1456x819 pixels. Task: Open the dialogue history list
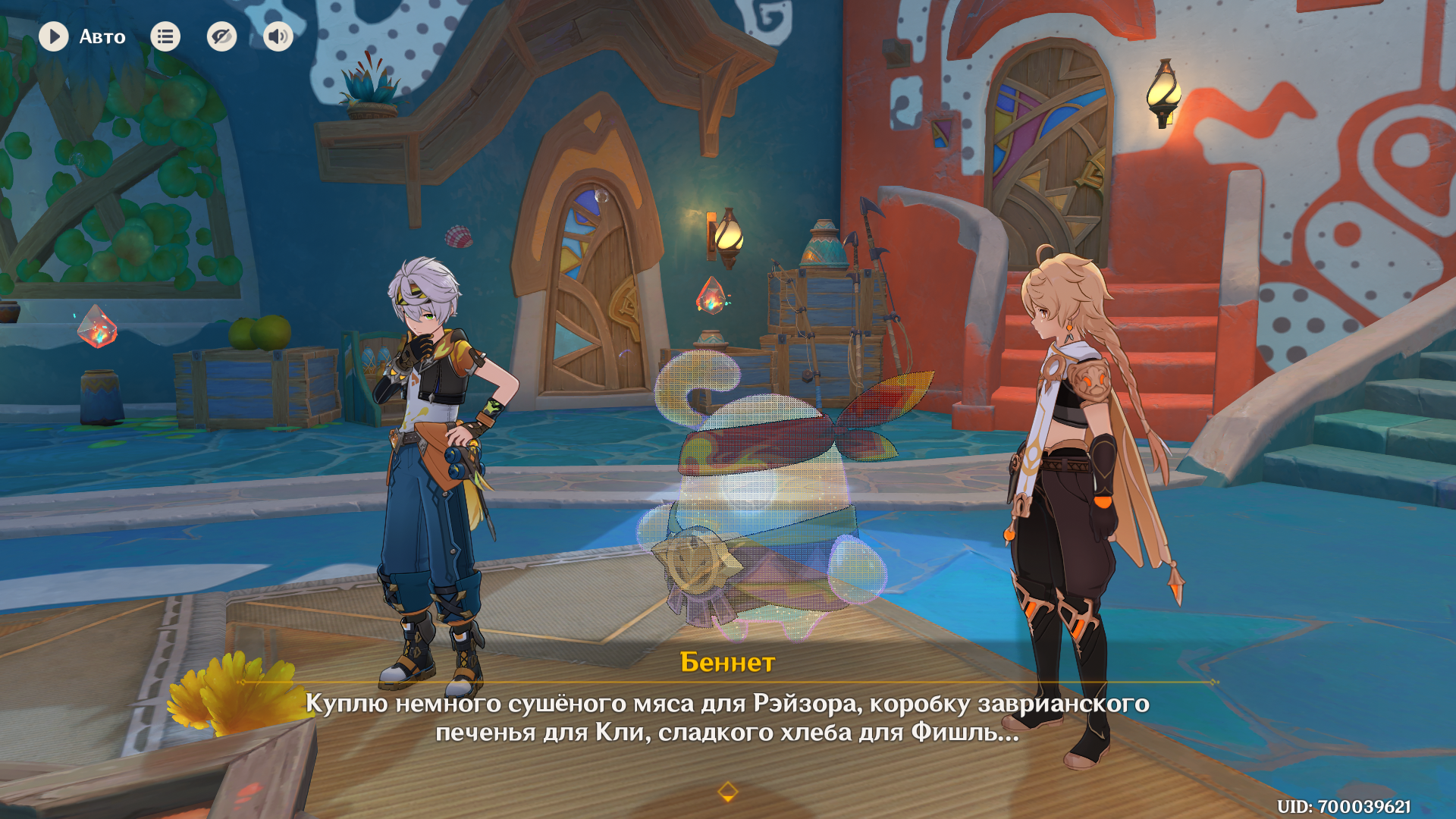click(165, 36)
